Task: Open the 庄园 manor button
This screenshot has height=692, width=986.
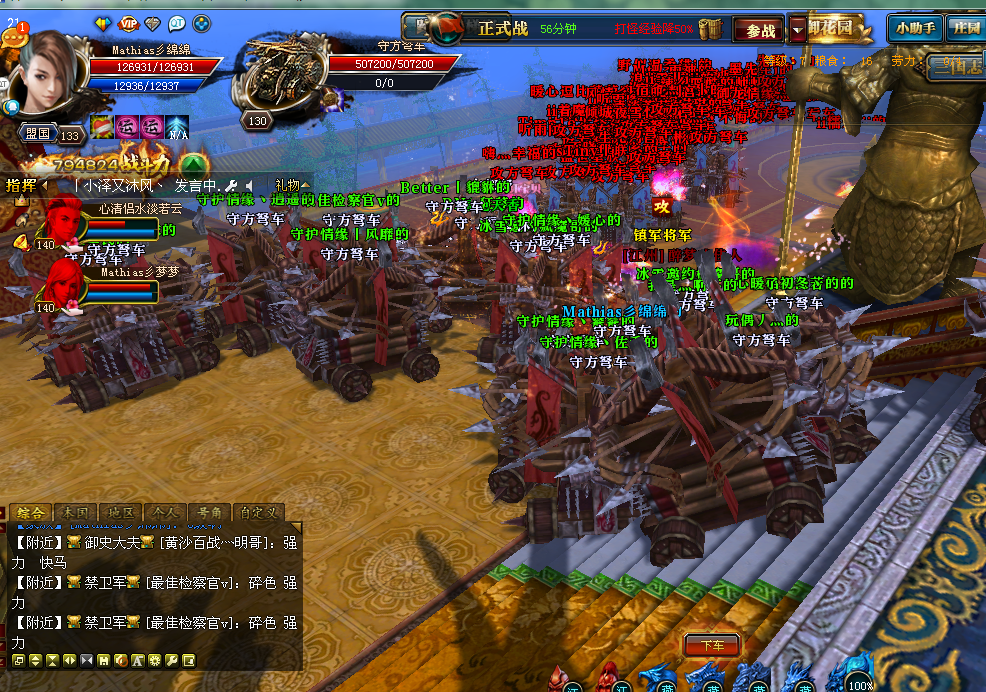Action: point(965,28)
